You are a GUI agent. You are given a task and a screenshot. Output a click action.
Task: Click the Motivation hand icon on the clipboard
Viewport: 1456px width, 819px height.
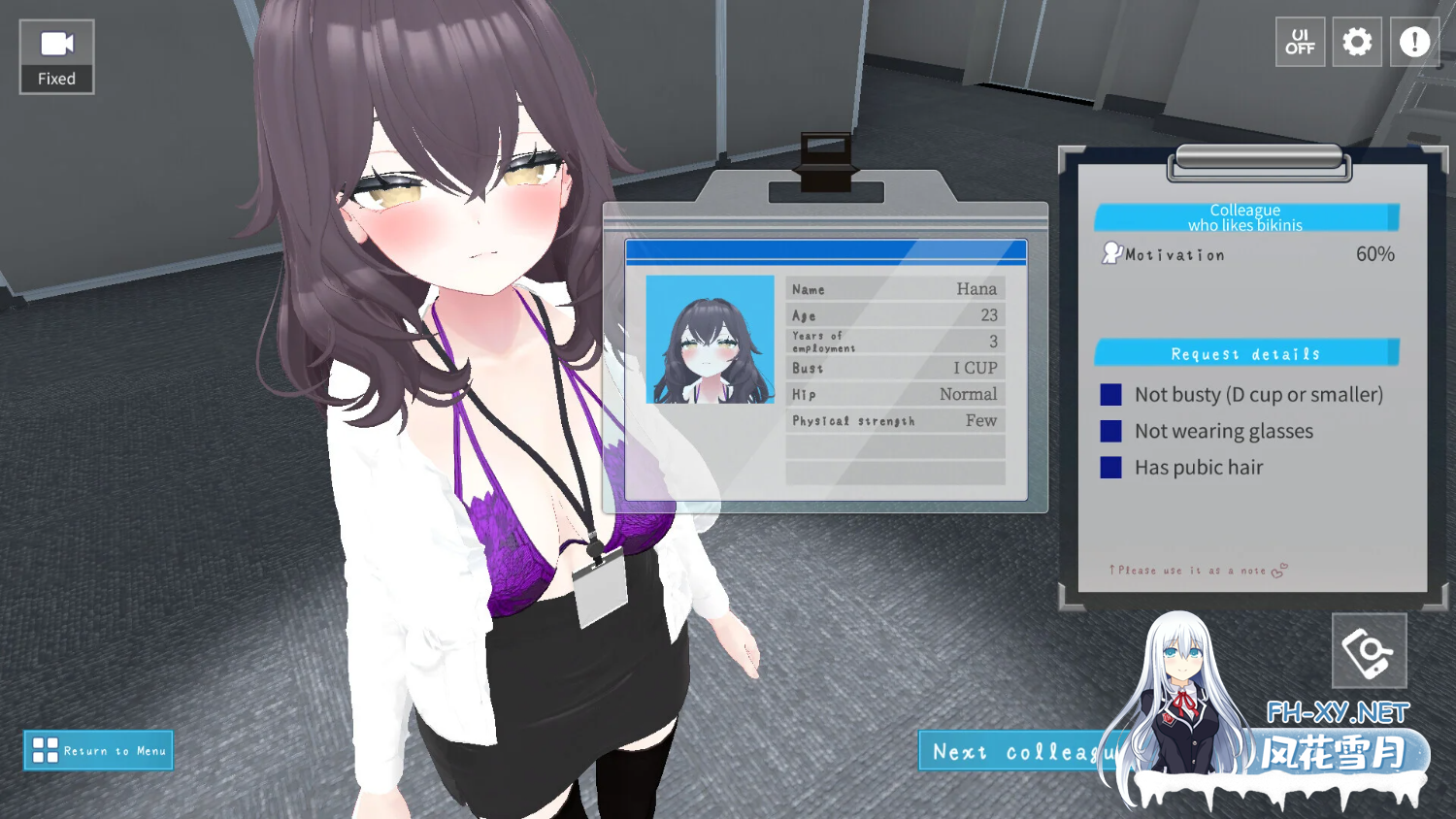click(x=1109, y=253)
